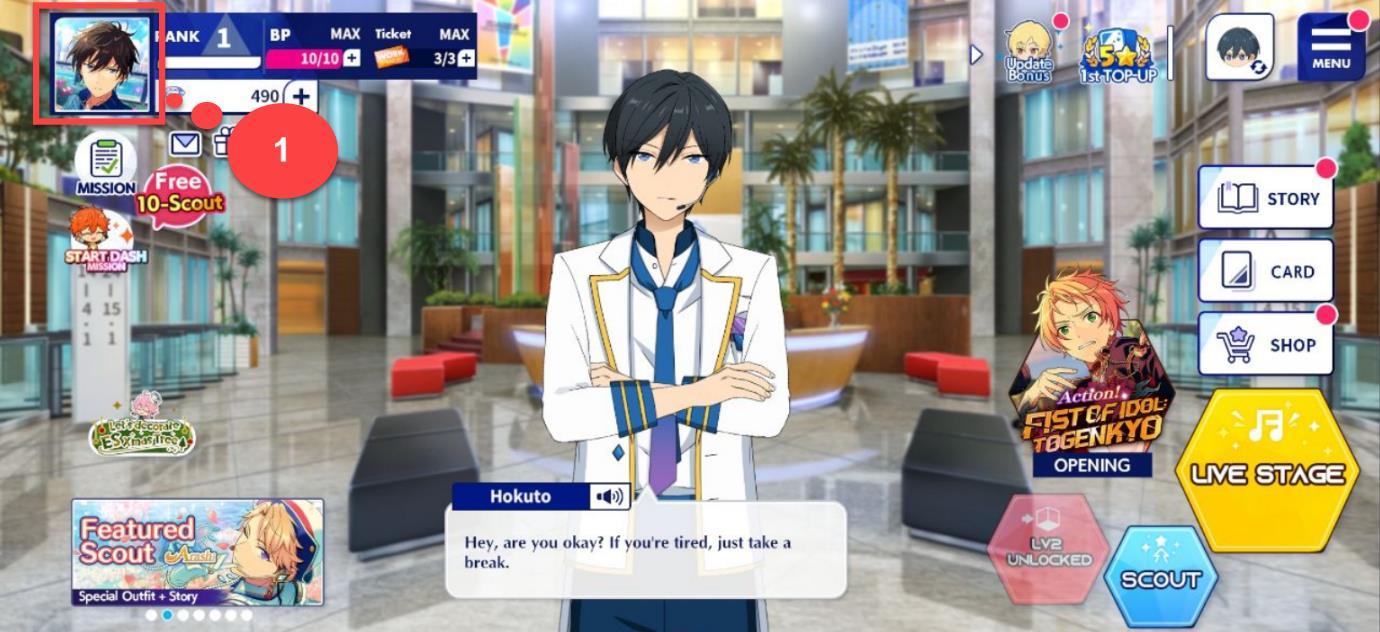Open the Shop
The image size is (1380, 632).
(x=1266, y=344)
